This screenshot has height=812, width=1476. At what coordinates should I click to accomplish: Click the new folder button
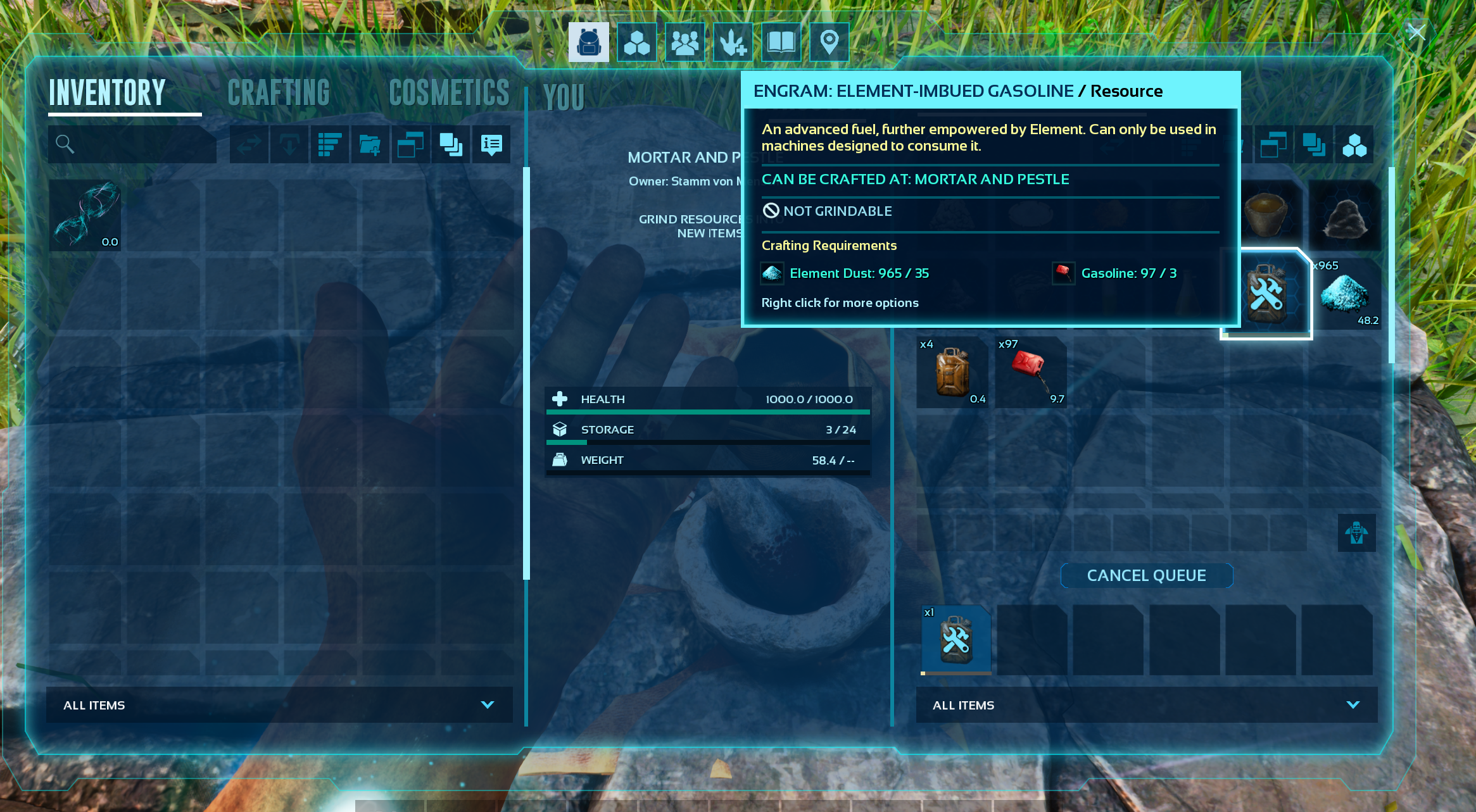pos(370,144)
